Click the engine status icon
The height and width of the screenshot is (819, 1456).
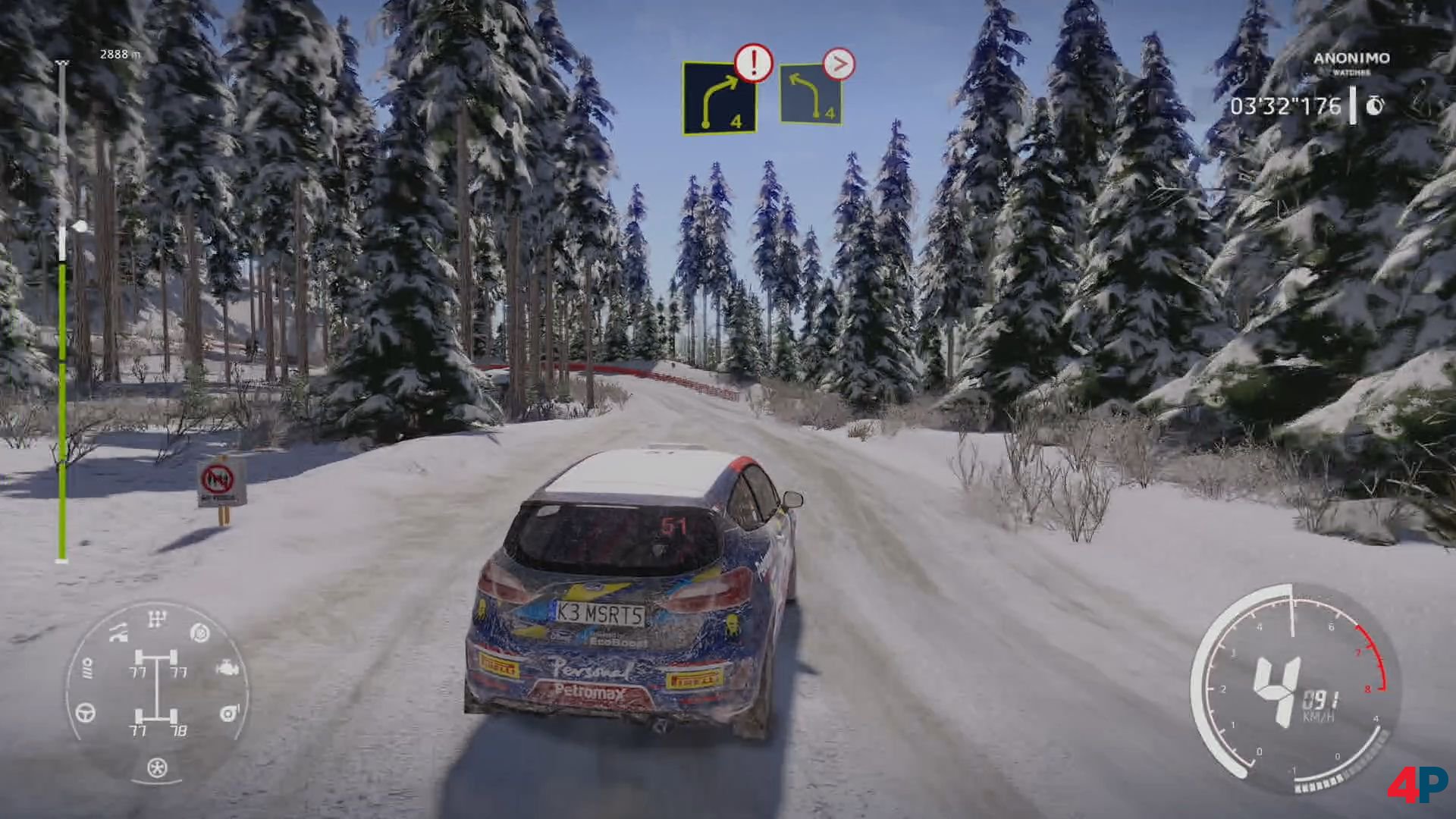[x=228, y=669]
